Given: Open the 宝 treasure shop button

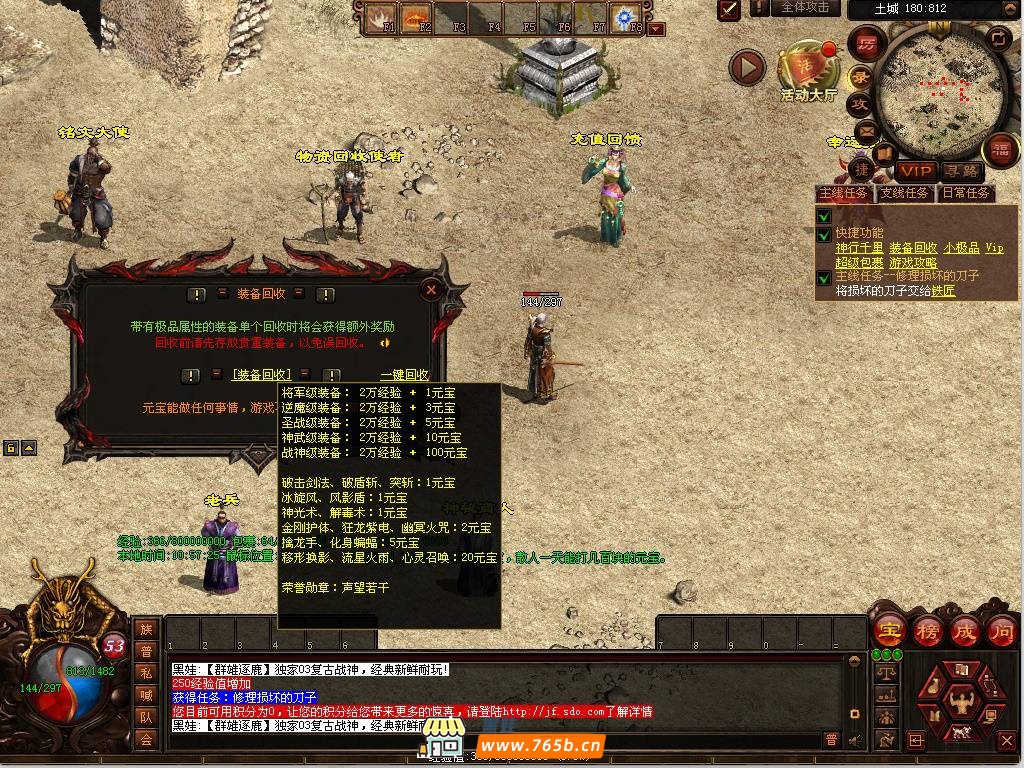Looking at the screenshot, I should point(889,631).
